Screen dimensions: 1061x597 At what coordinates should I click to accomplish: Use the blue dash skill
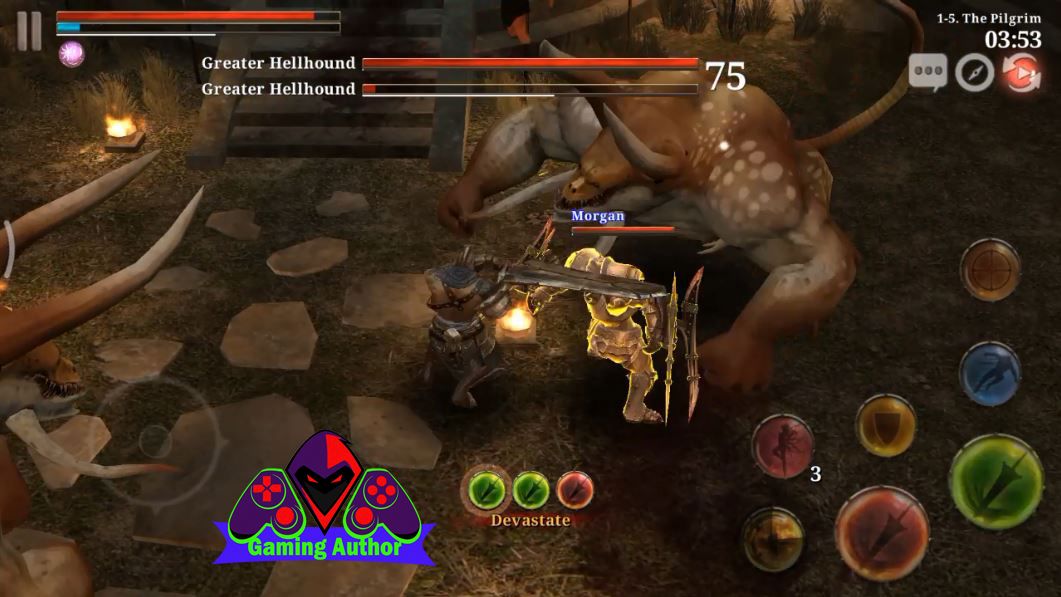click(x=989, y=373)
